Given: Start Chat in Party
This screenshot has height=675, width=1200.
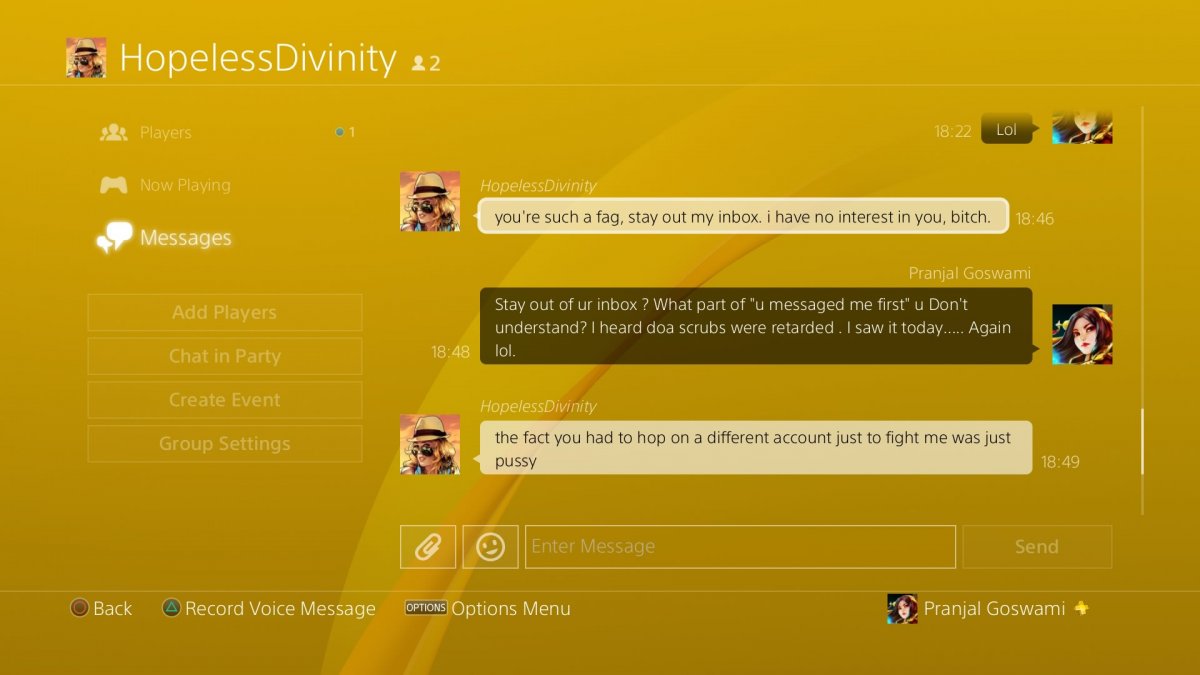Looking at the screenshot, I should pos(225,356).
